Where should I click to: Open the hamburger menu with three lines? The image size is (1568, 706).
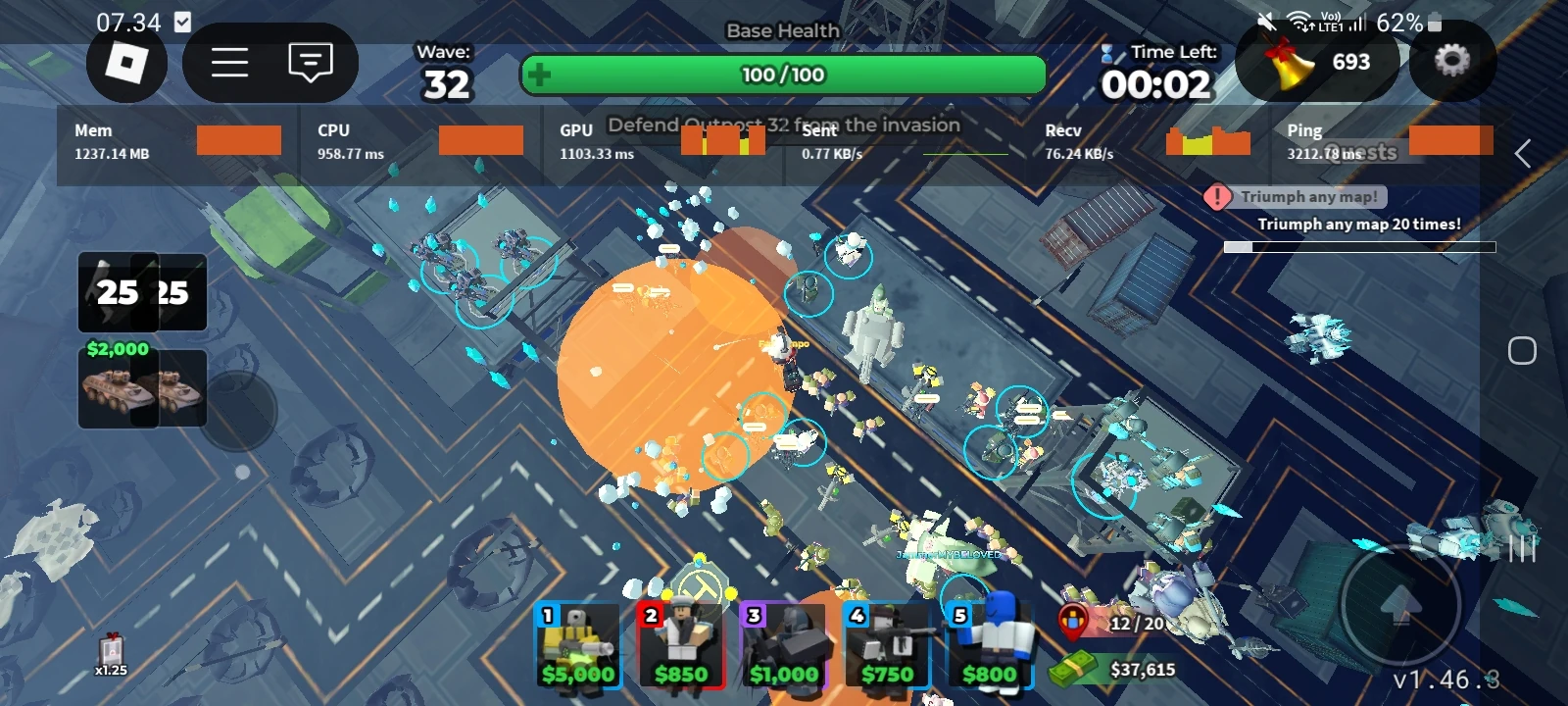[227, 62]
